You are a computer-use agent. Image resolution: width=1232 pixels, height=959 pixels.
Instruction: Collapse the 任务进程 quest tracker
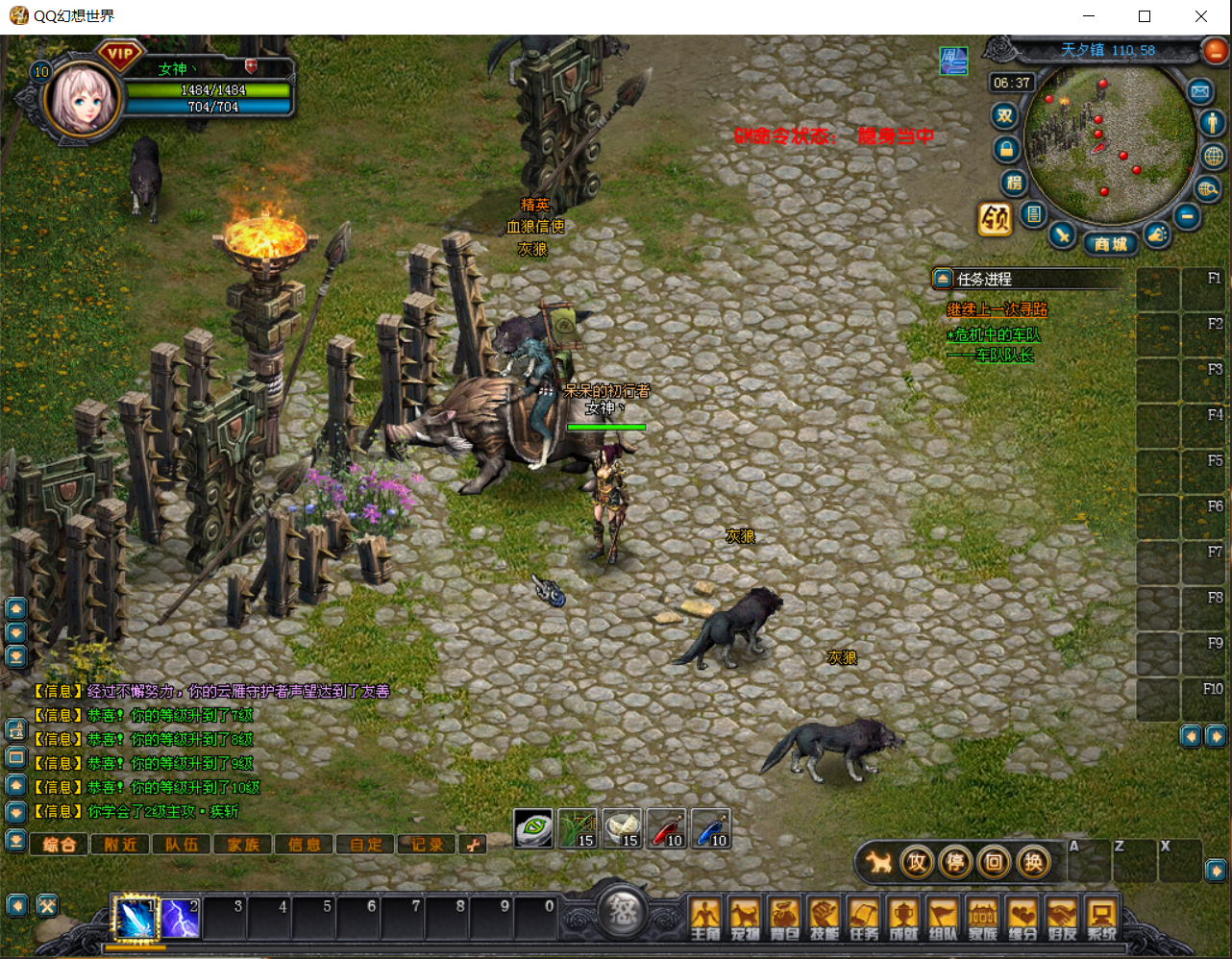pyautogui.click(x=943, y=279)
